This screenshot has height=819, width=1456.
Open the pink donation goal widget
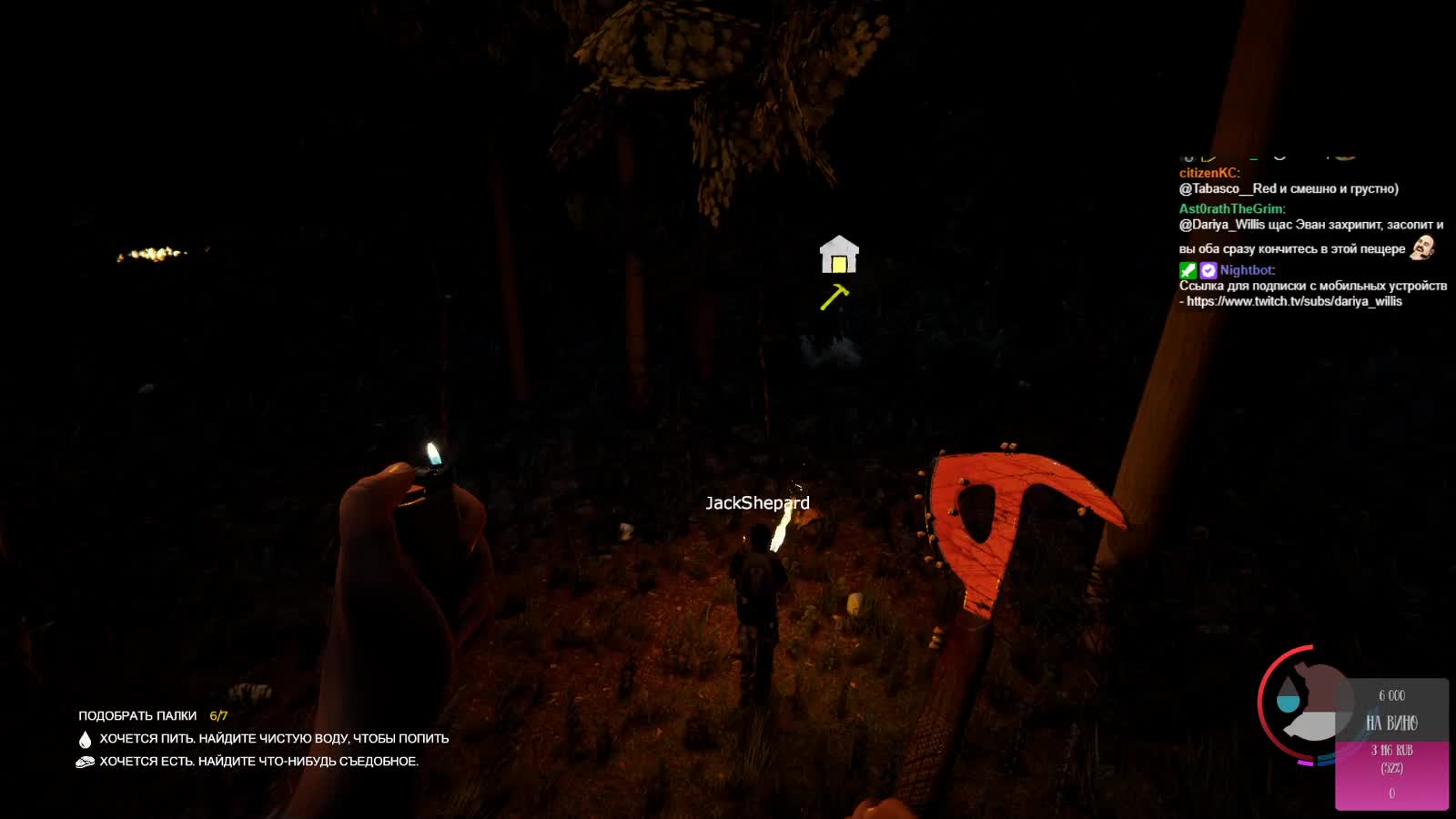pos(1391,744)
